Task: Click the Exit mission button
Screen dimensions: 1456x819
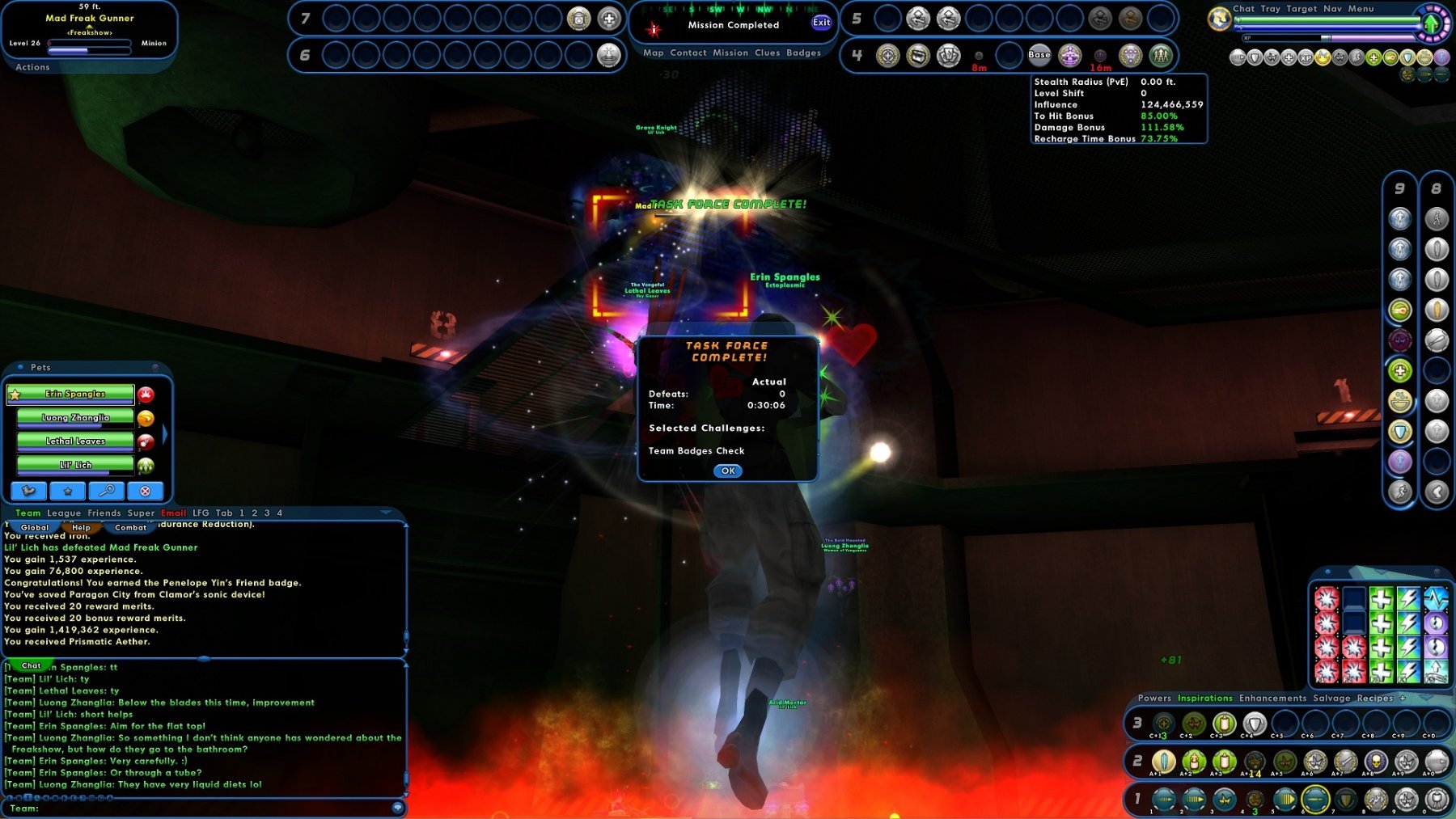Action: click(821, 23)
